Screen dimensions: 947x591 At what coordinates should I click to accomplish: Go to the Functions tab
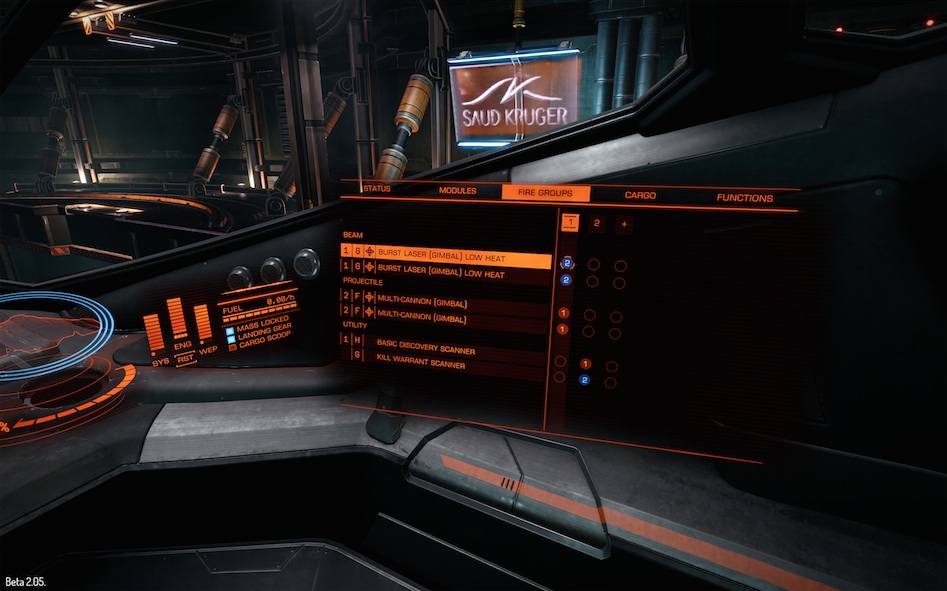pyautogui.click(x=744, y=198)
